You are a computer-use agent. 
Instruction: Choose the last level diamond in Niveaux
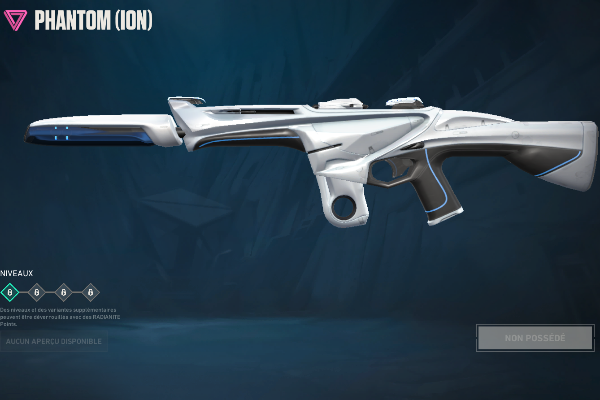pyautogui.click(x=91, y=293)
